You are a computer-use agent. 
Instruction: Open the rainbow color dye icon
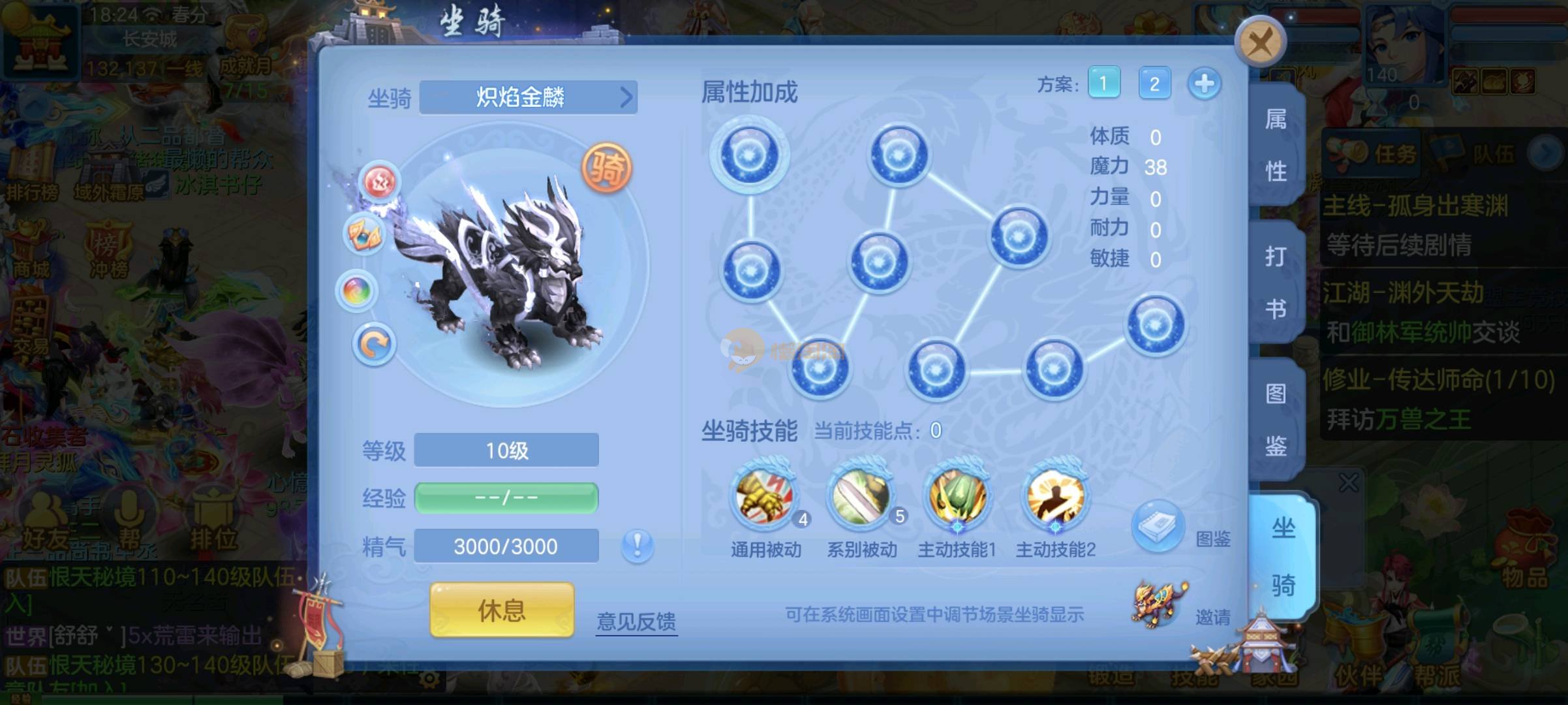(x=357, y=291)
